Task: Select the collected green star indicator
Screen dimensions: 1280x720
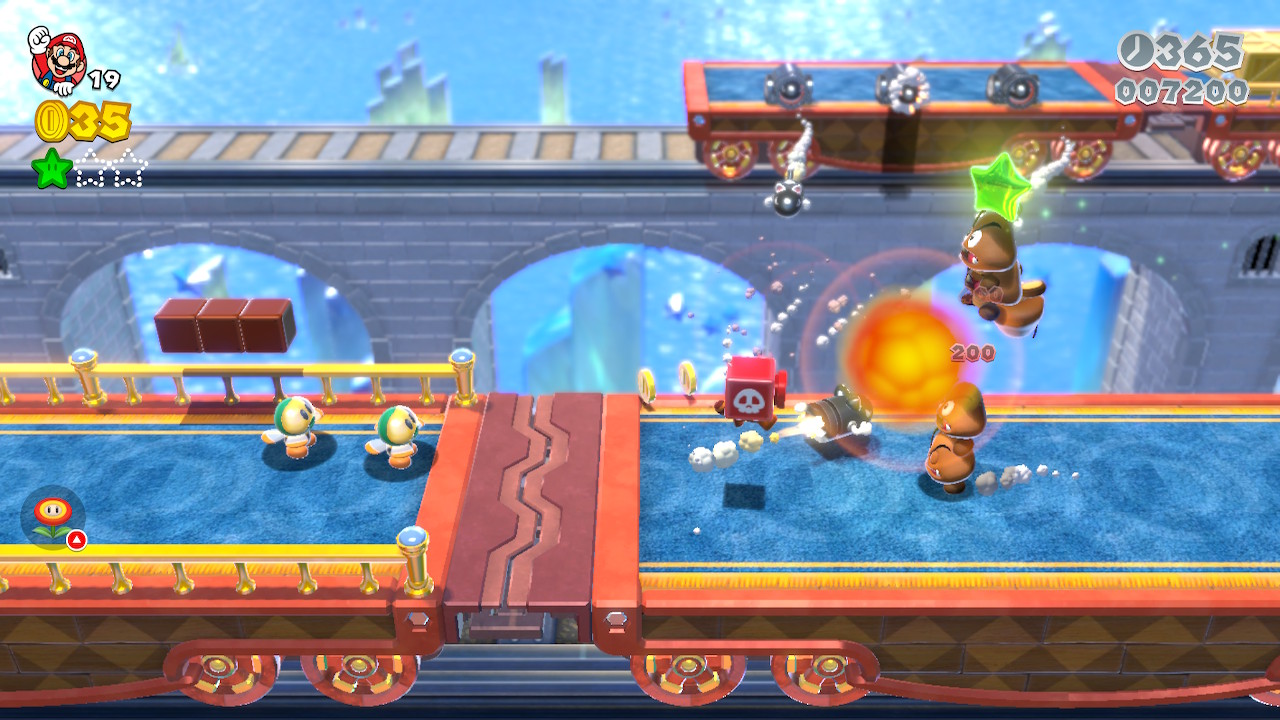Action: click(51, 168)
